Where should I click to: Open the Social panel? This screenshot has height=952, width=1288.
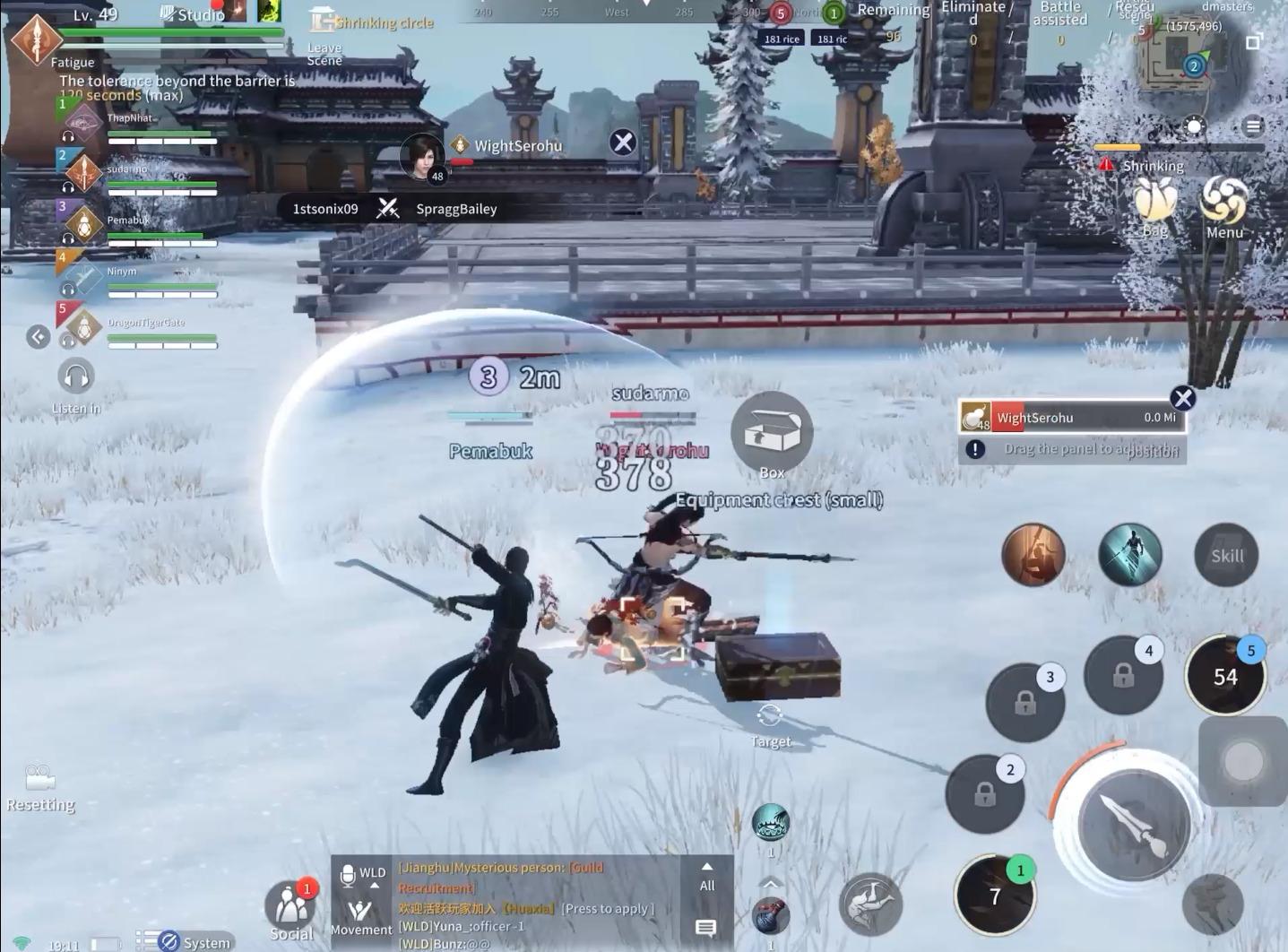[290, 908]
